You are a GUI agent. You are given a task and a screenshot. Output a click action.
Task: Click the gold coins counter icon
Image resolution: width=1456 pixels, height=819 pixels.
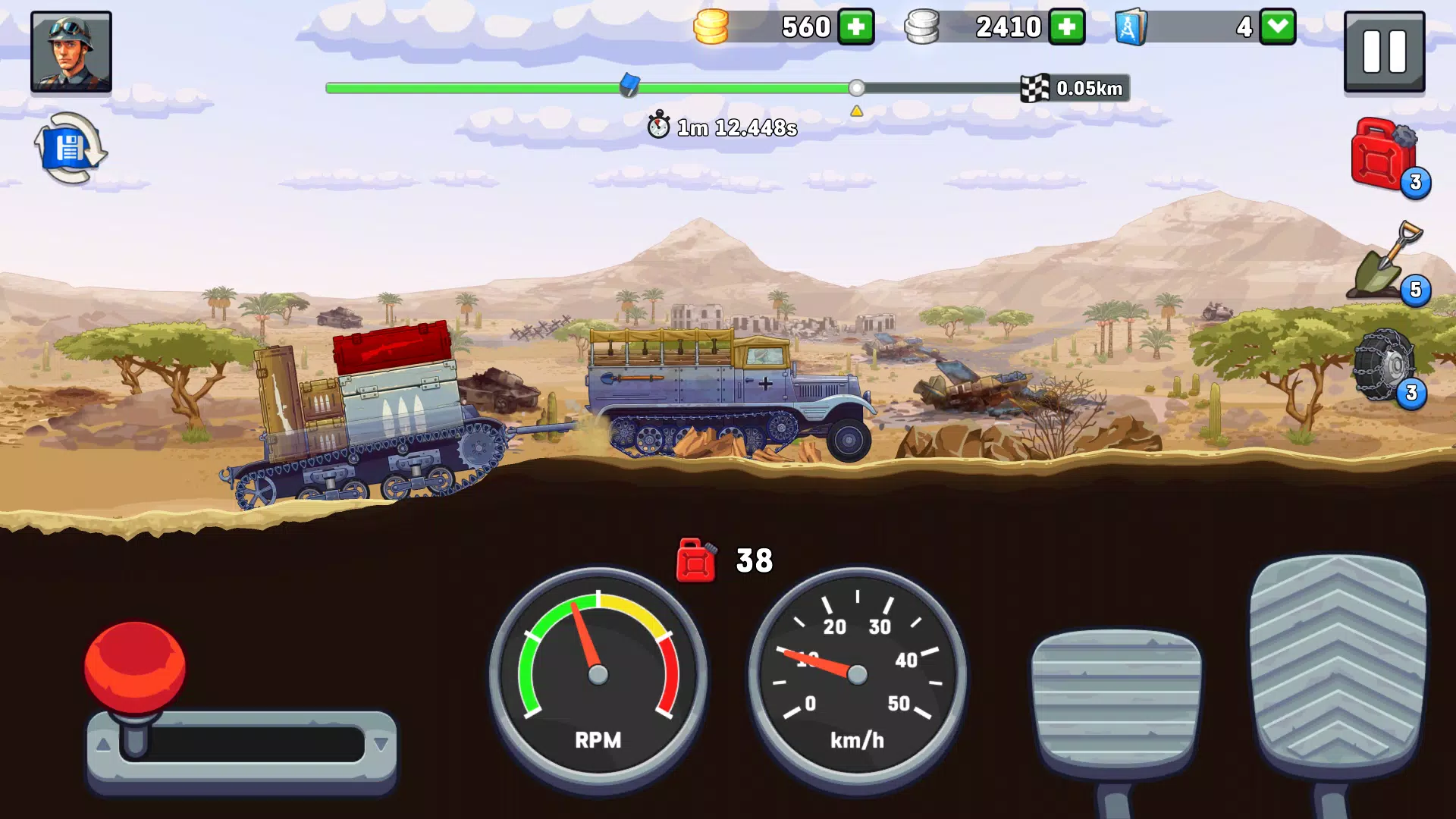click(711, 27)
